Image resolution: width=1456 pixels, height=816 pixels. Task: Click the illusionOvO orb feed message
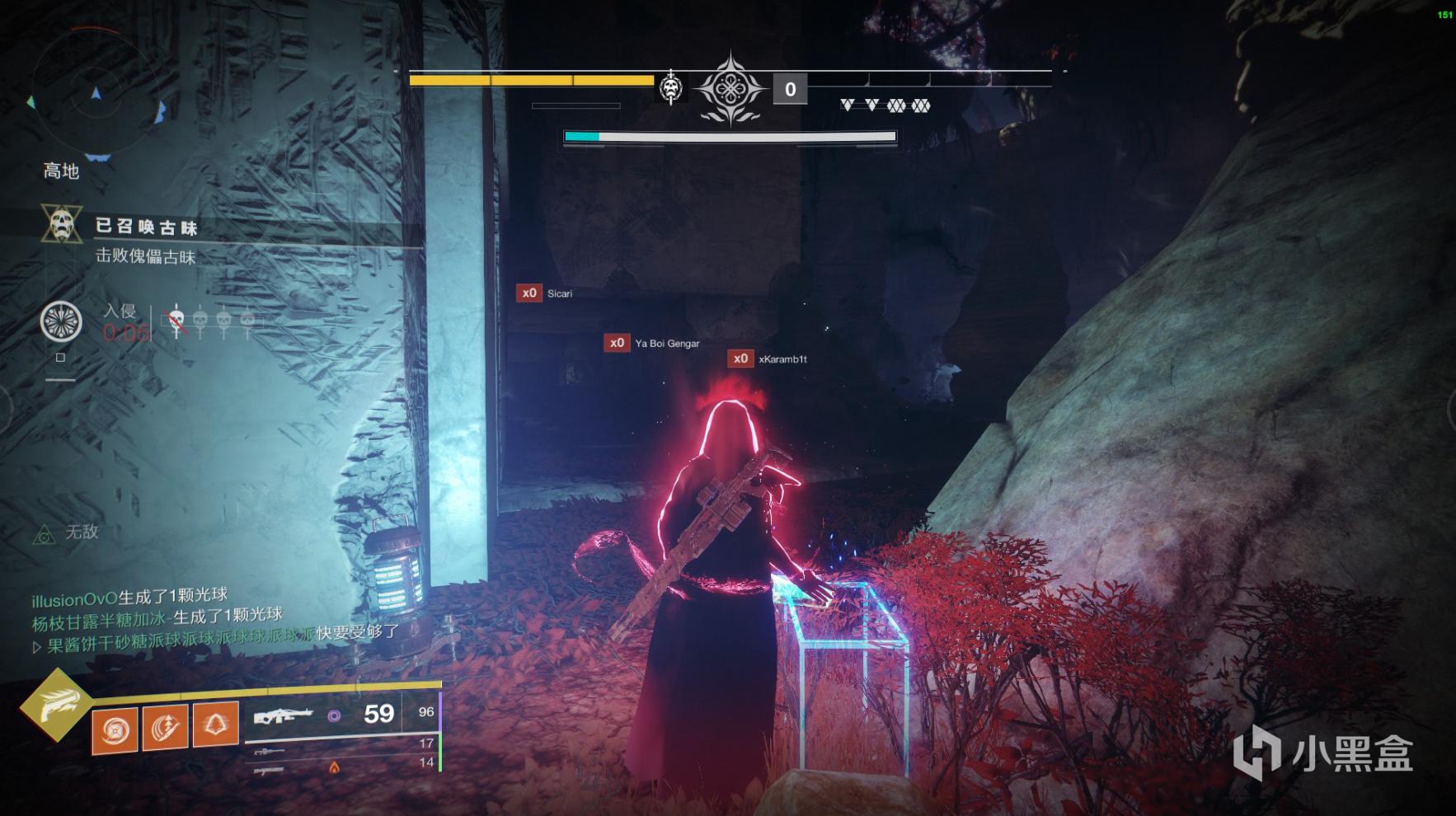[129, 598]
